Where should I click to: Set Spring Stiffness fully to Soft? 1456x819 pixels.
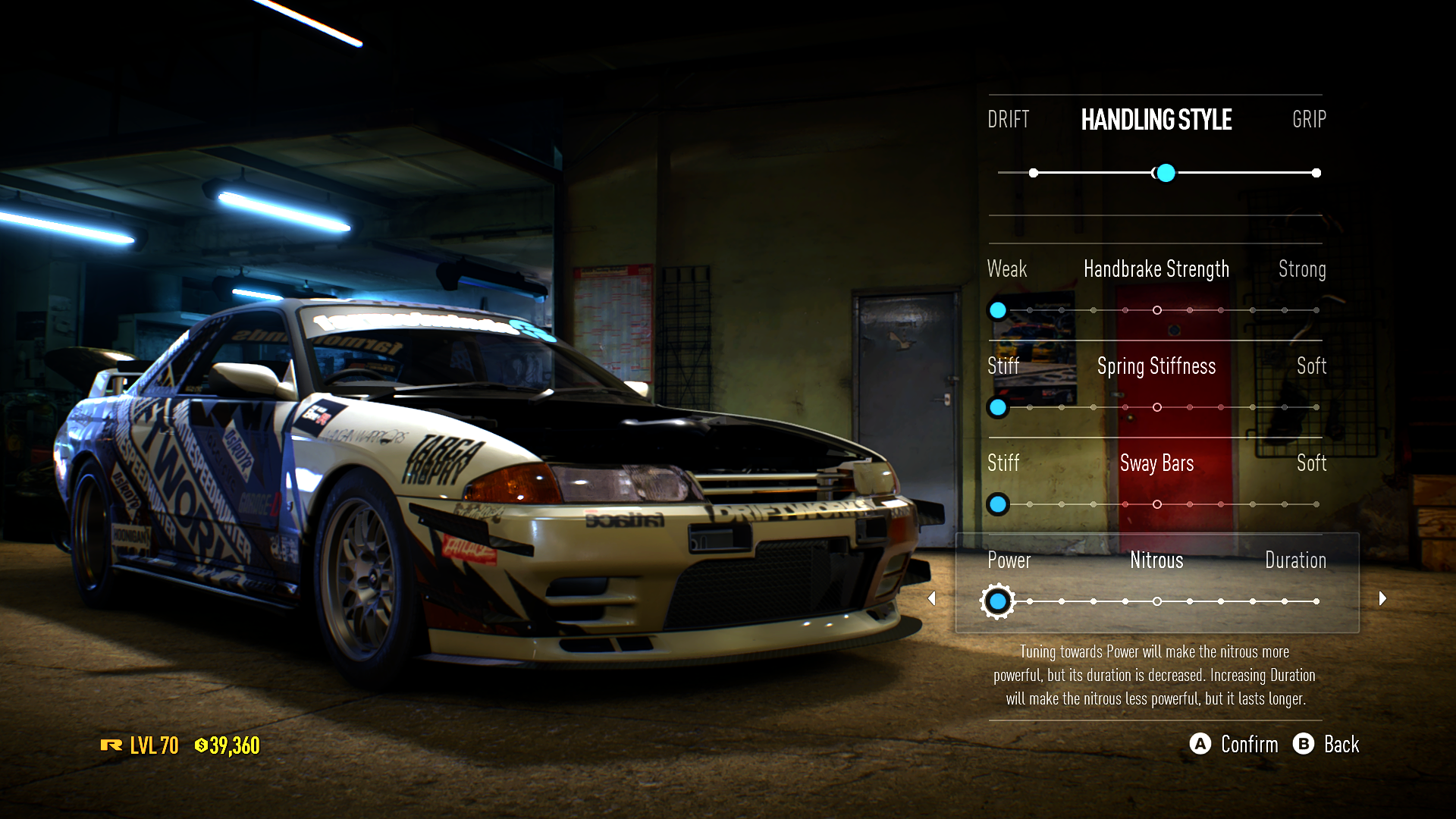coord(1316,407)
